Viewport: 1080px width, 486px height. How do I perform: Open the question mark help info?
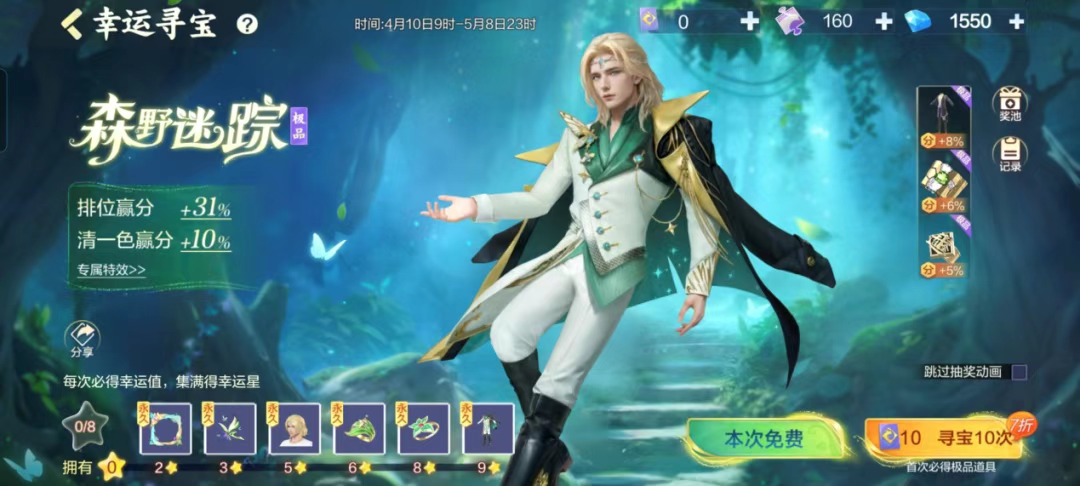[x=247, y=25]
